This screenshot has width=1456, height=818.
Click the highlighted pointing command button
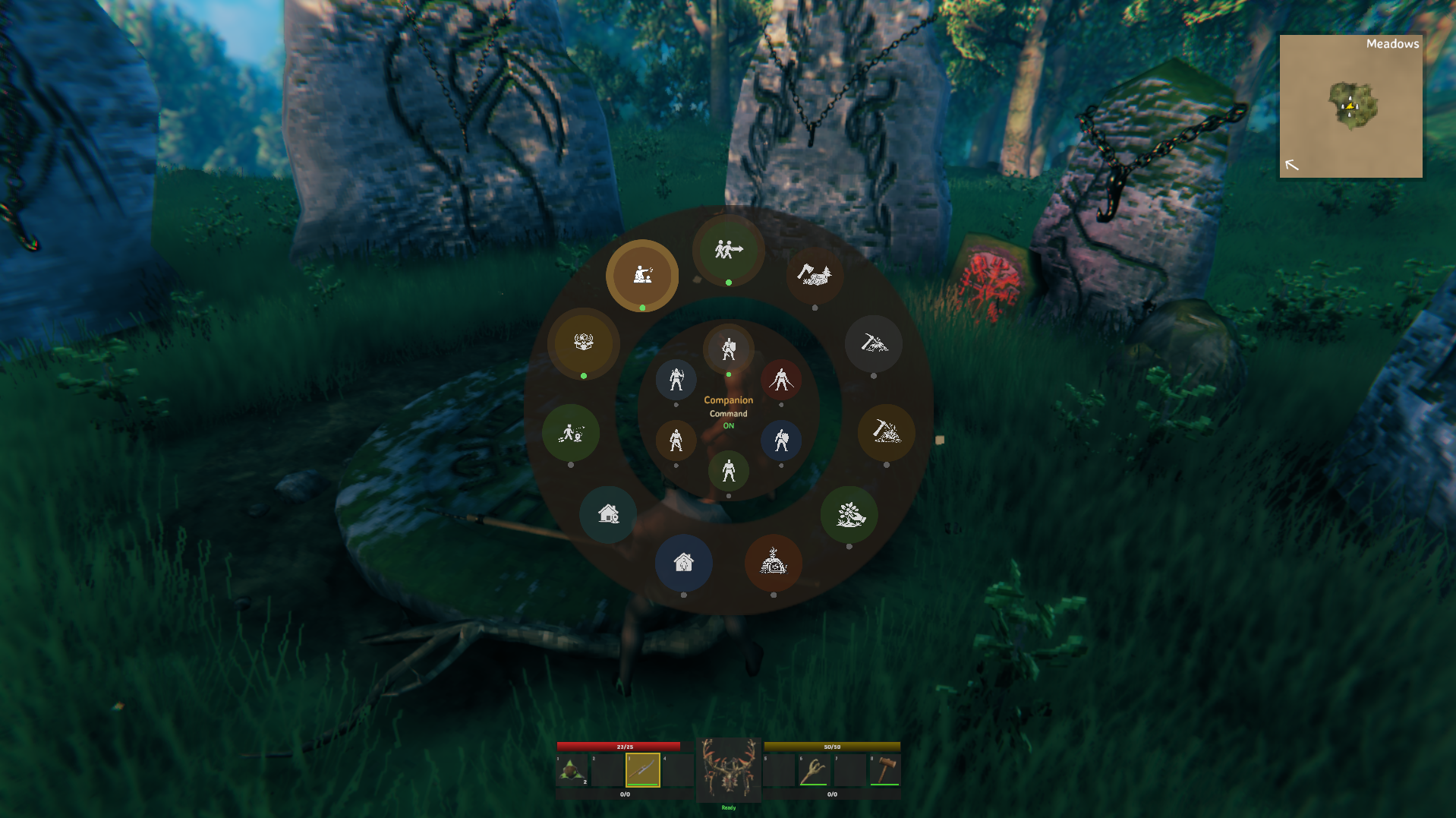(x=641, y=275)
